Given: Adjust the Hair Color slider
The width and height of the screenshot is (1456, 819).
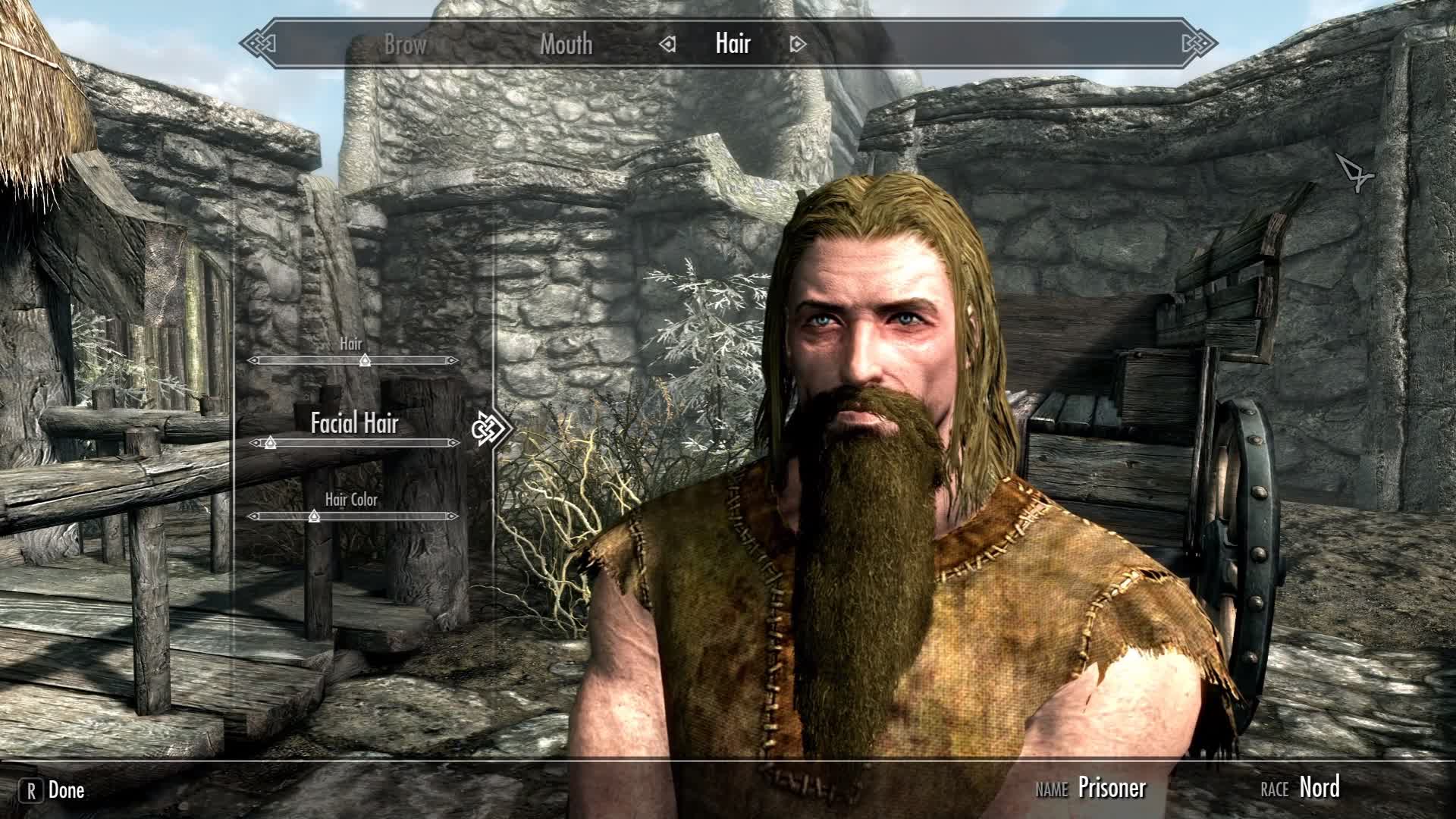Looking at the screenshot, I should (x=314, y=516).
